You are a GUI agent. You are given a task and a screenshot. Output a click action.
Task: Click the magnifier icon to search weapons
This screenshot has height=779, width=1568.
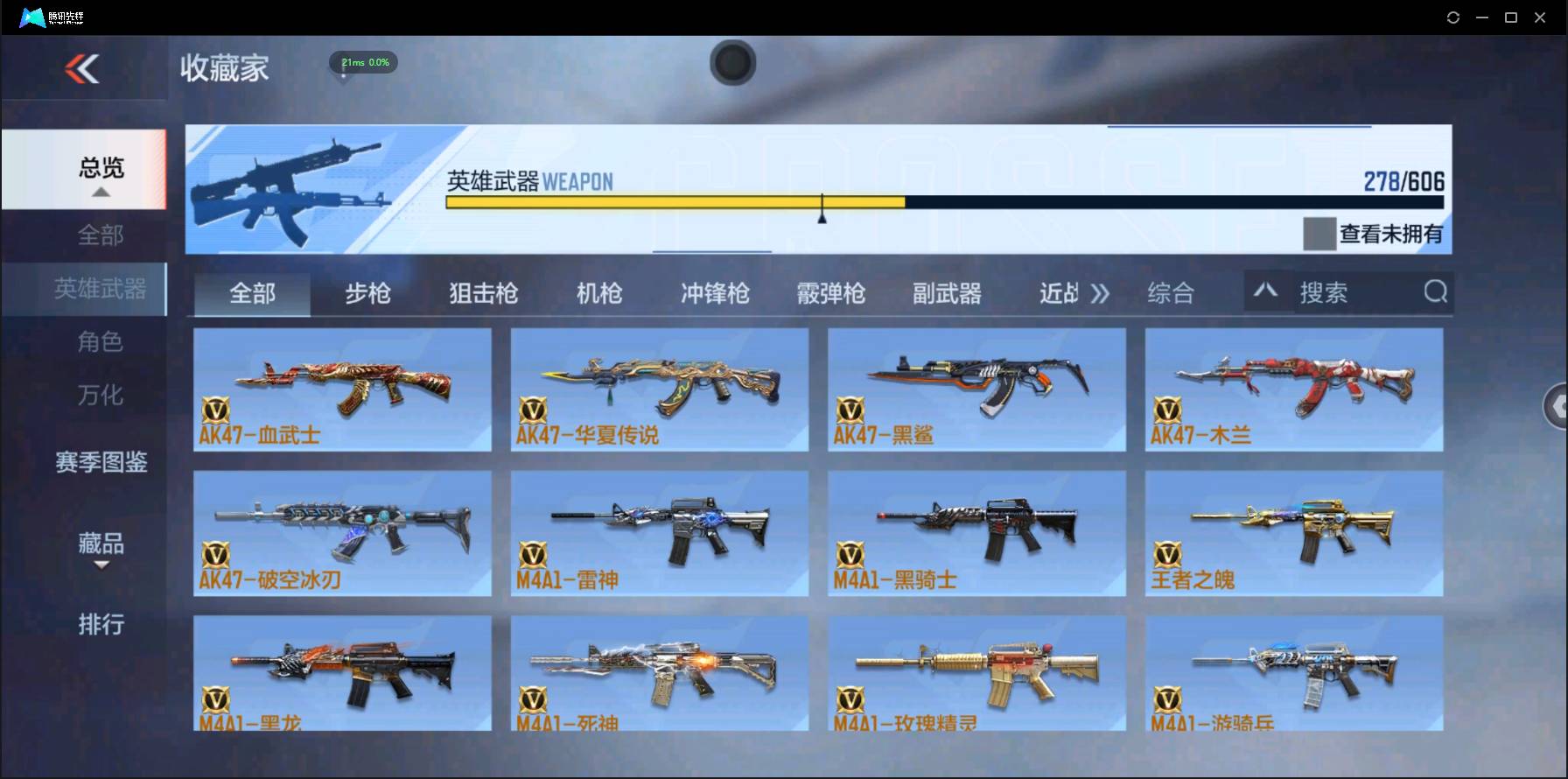point(1434,292)
